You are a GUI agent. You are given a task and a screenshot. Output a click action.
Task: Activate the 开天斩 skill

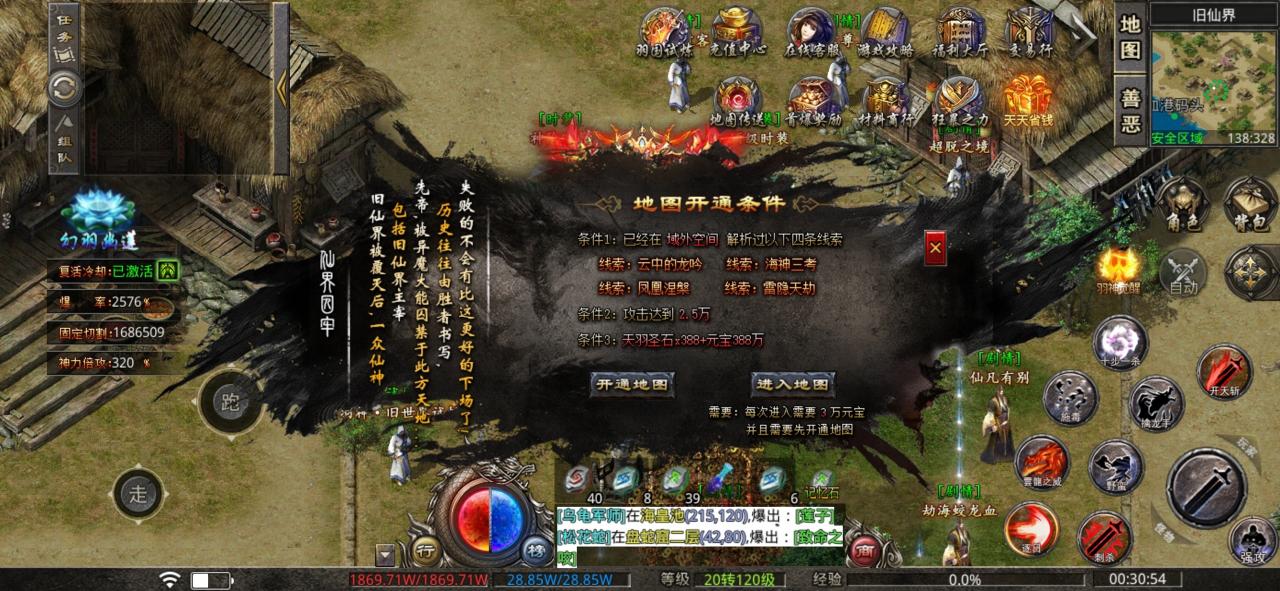pos(1223,370)
